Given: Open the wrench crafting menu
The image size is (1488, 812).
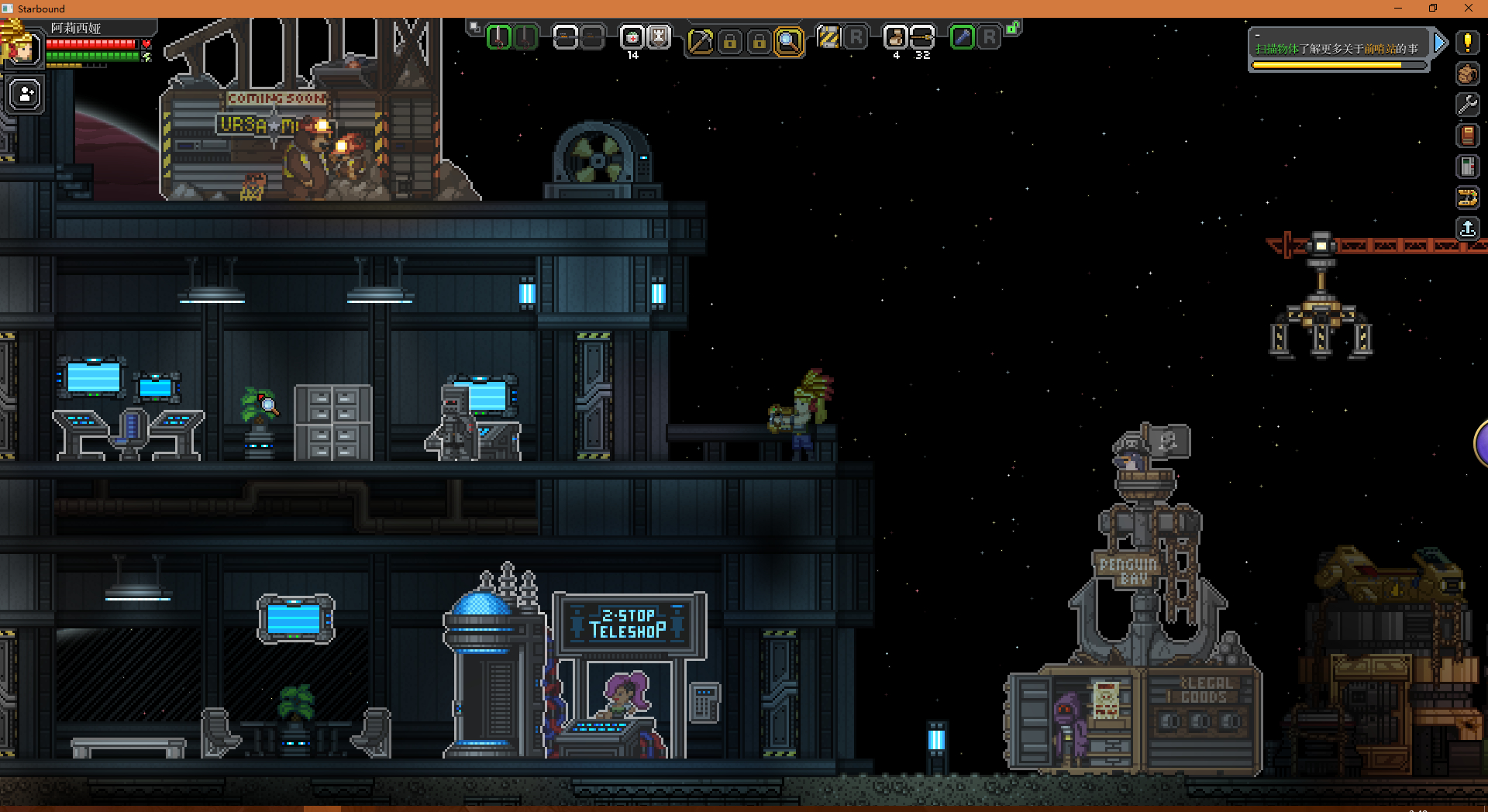Looking at the screenshot, I should click(1467, 105).
